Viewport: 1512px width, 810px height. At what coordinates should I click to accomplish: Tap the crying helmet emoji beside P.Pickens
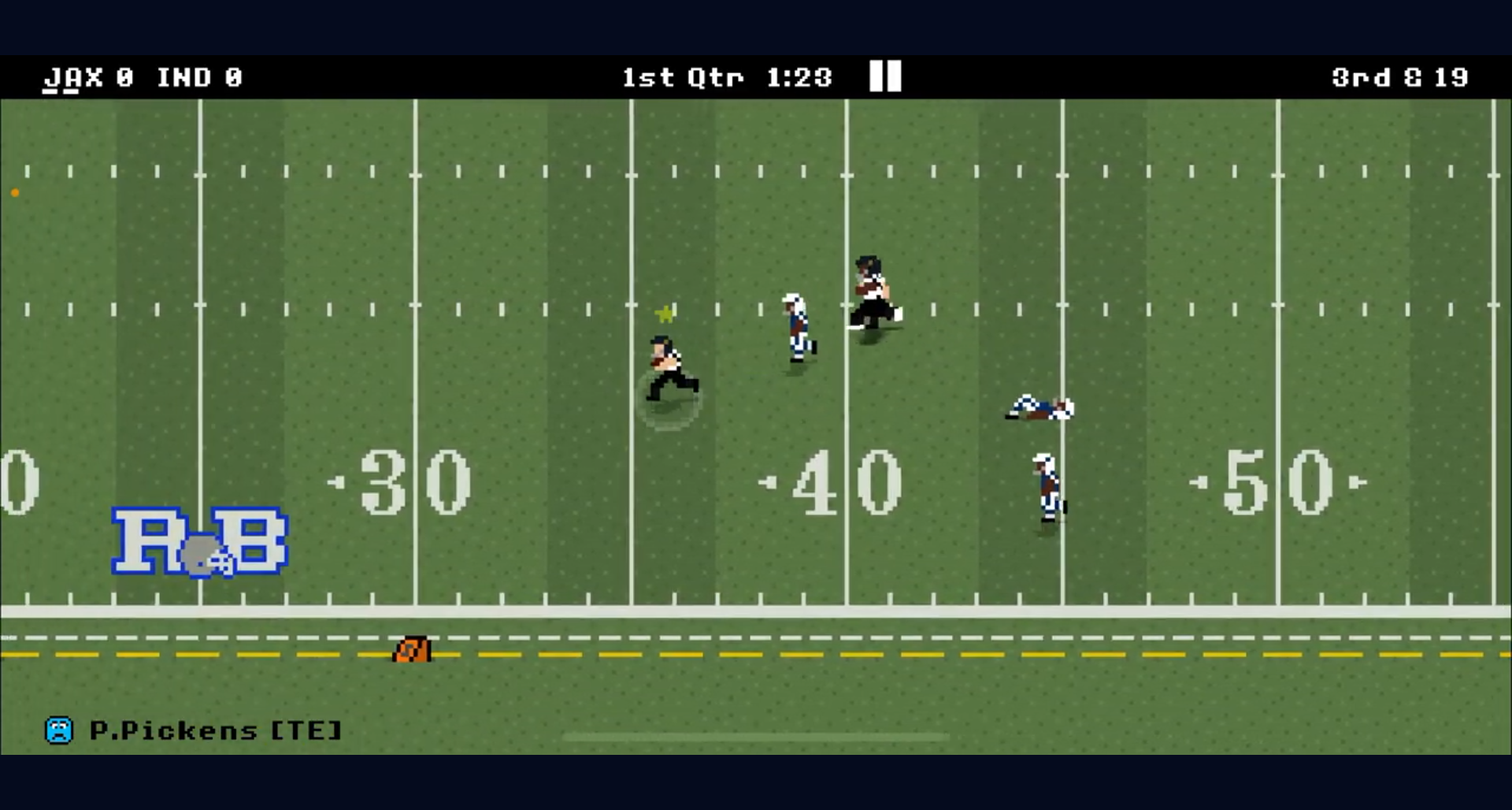59,730
